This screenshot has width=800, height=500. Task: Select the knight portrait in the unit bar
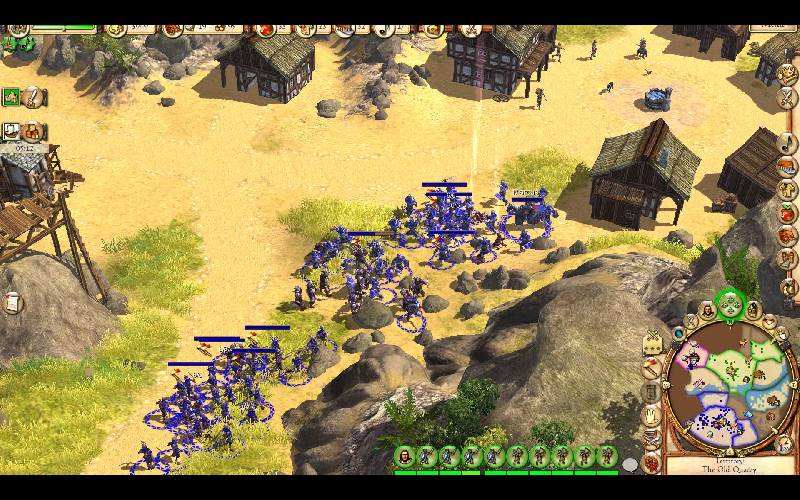tap(404, 457)
